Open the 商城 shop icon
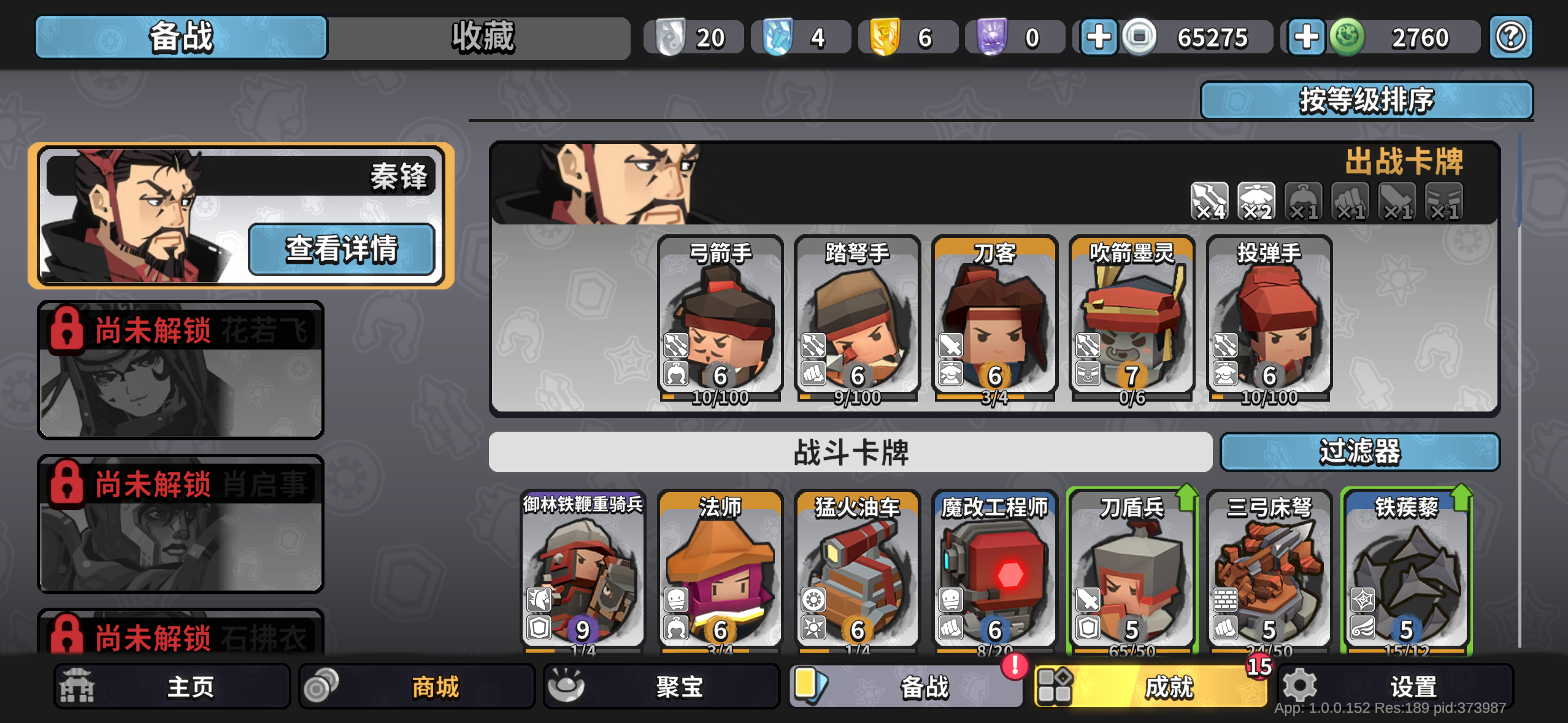Screen dimensions: 1568x723 [325, 686]
